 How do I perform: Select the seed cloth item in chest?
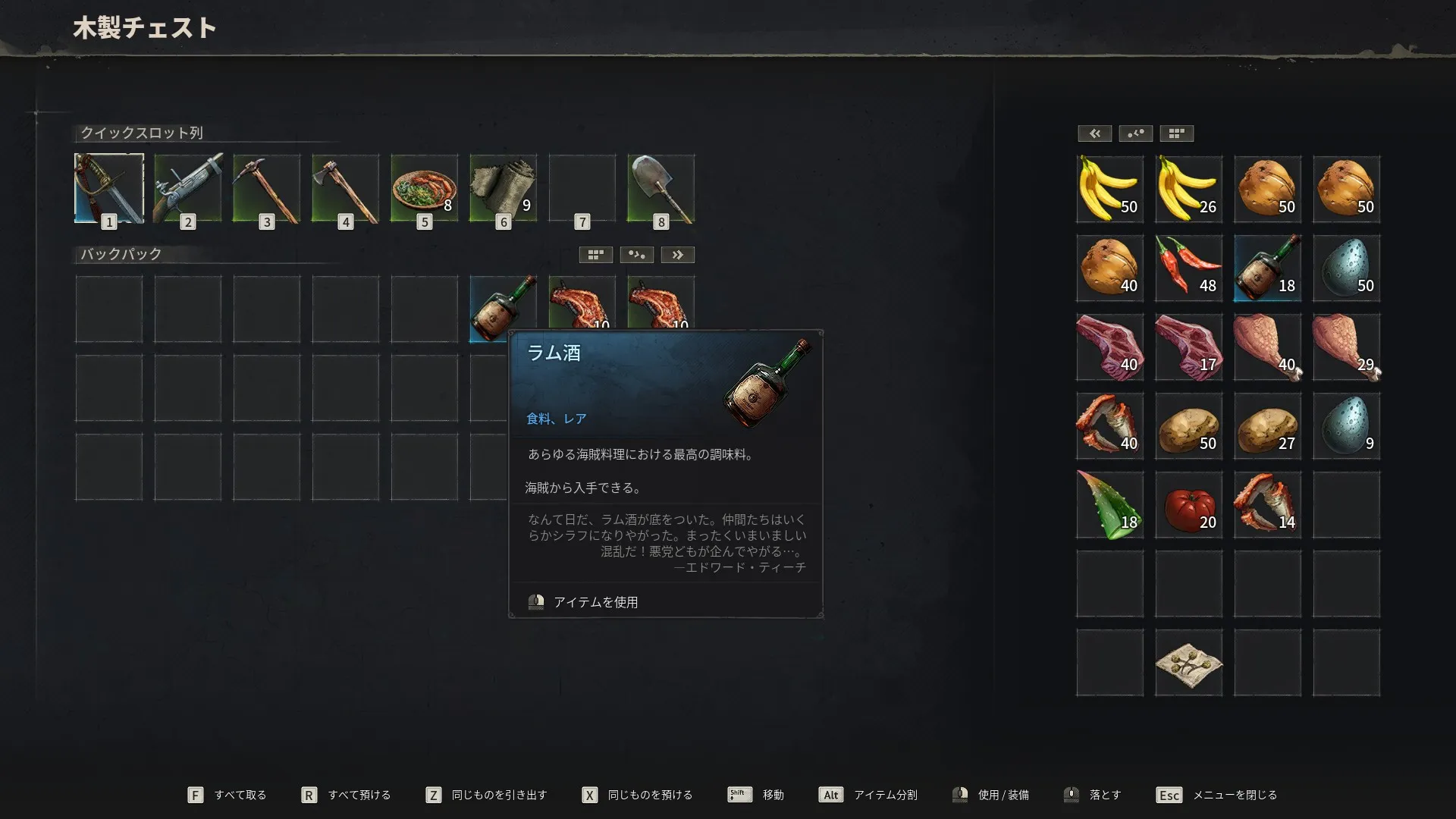[x=1188, y=662]
